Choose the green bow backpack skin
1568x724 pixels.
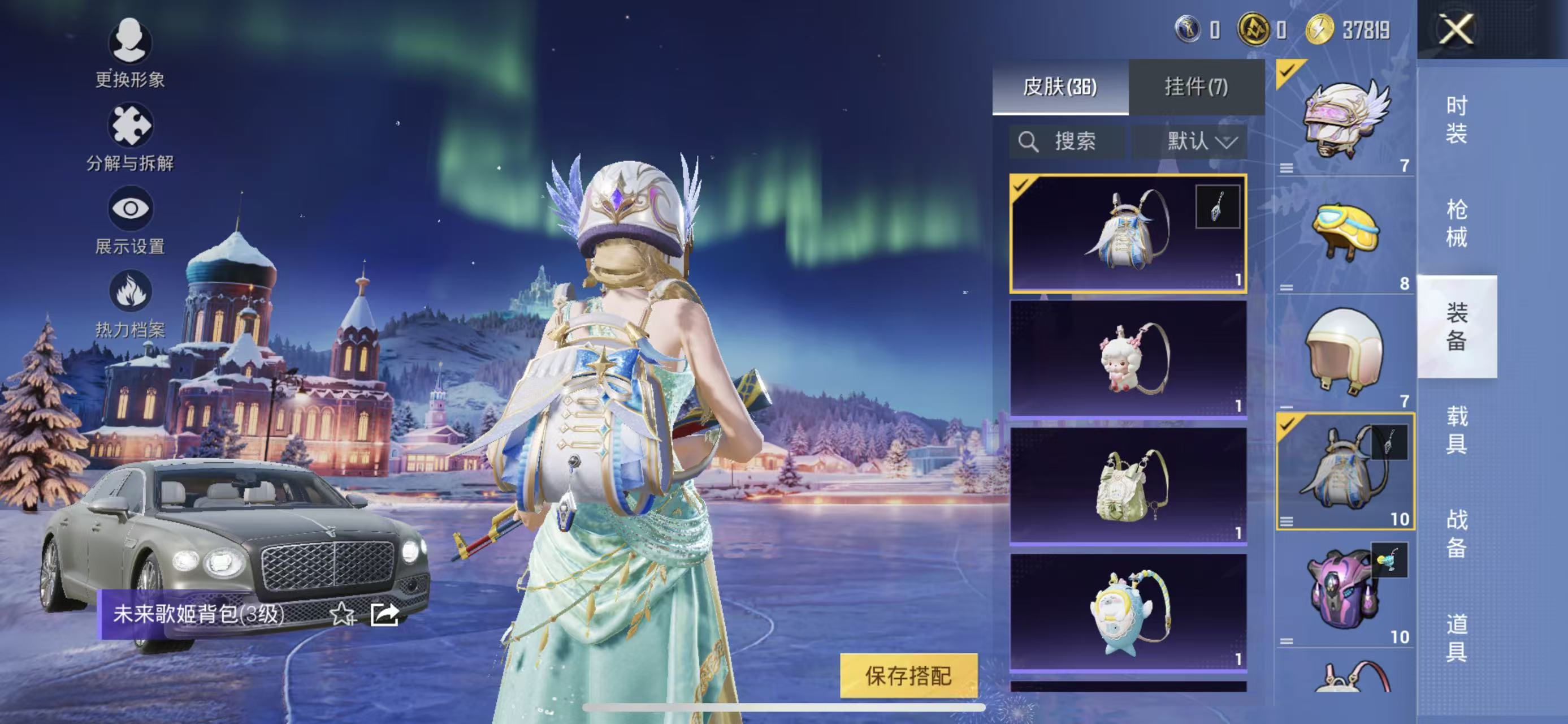[1128, 485]
